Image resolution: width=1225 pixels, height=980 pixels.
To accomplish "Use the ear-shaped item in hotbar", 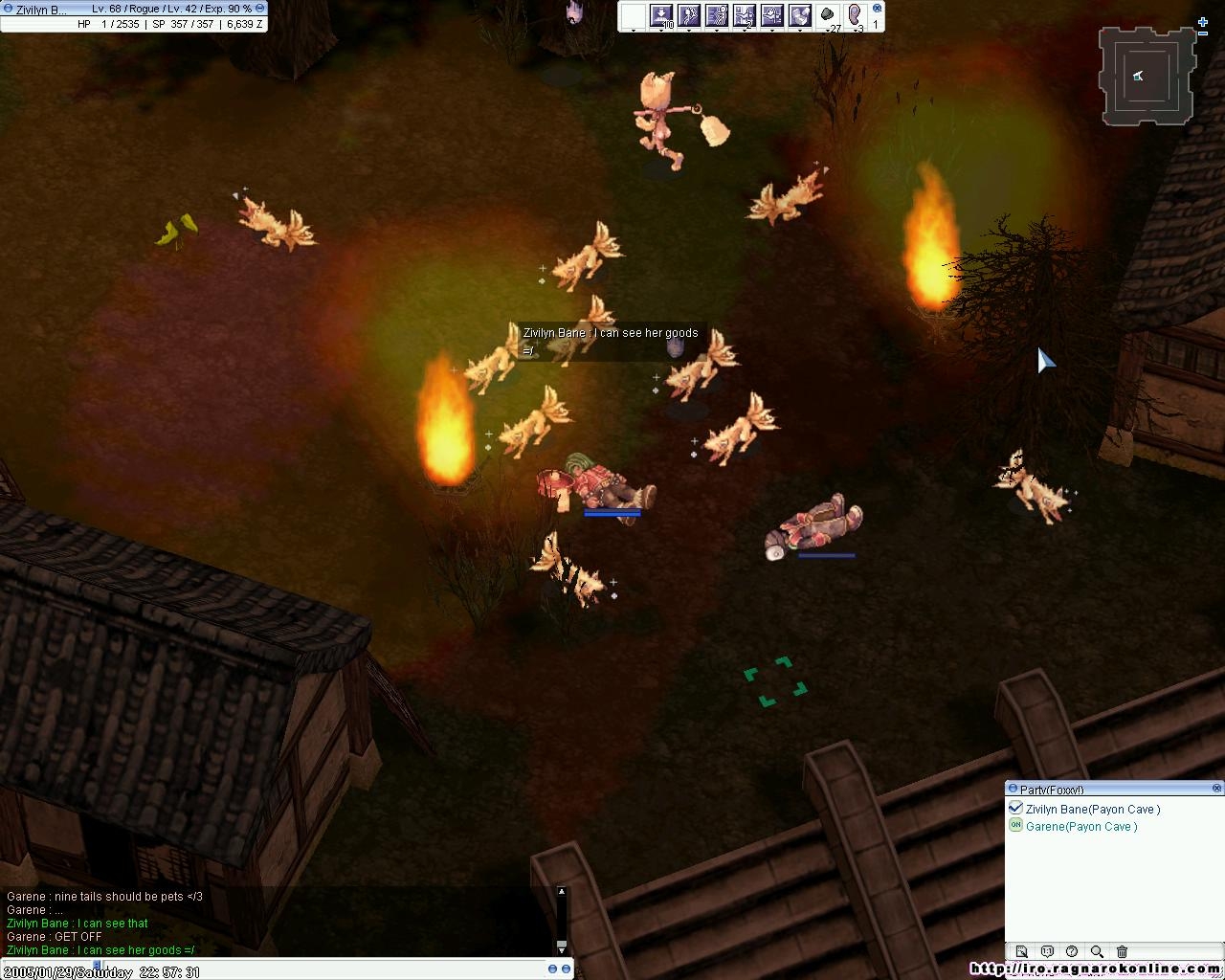I will [x=856, y=15].
